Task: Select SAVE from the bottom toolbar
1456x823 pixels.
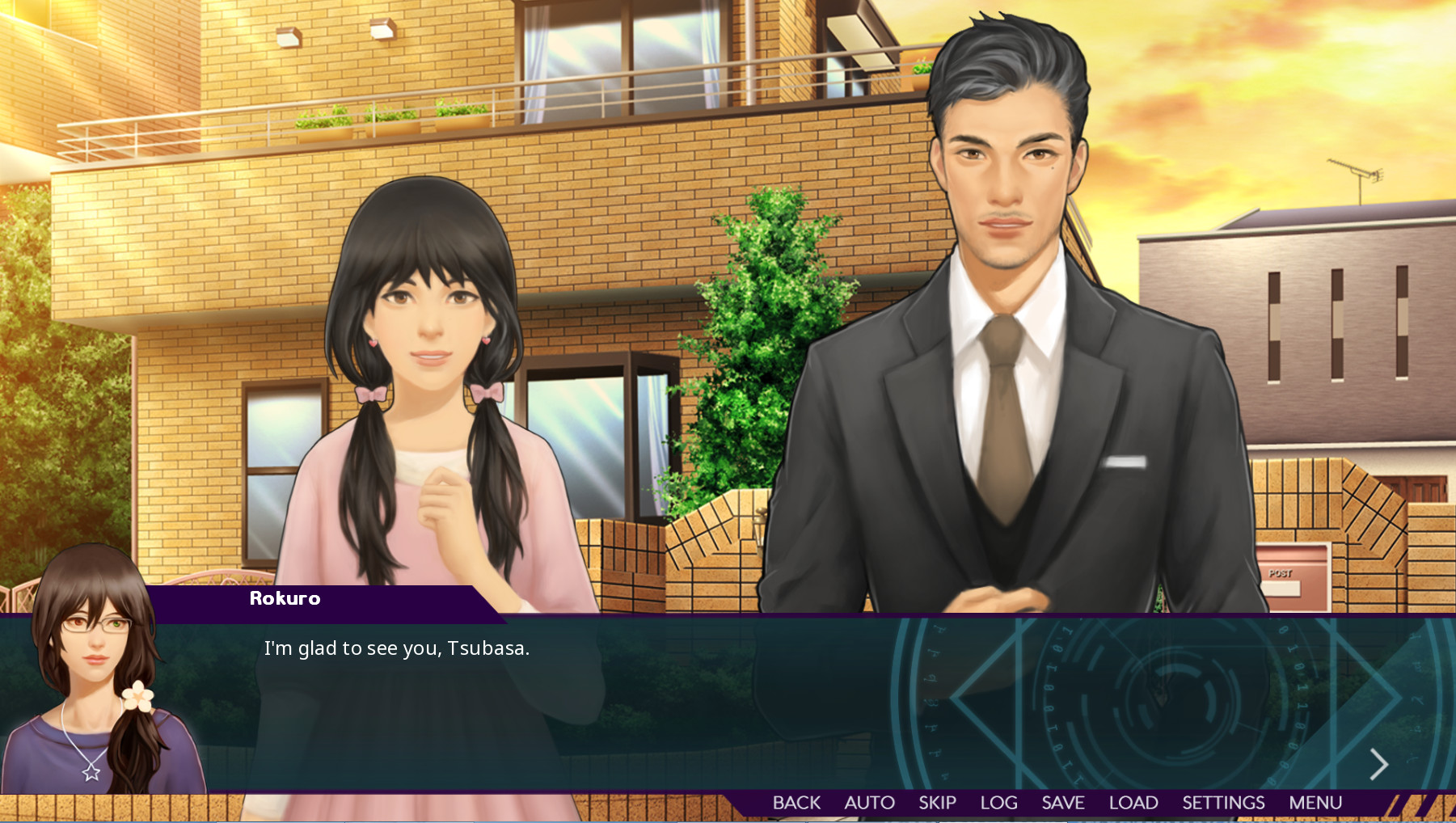Action: tap(1064, 803)
